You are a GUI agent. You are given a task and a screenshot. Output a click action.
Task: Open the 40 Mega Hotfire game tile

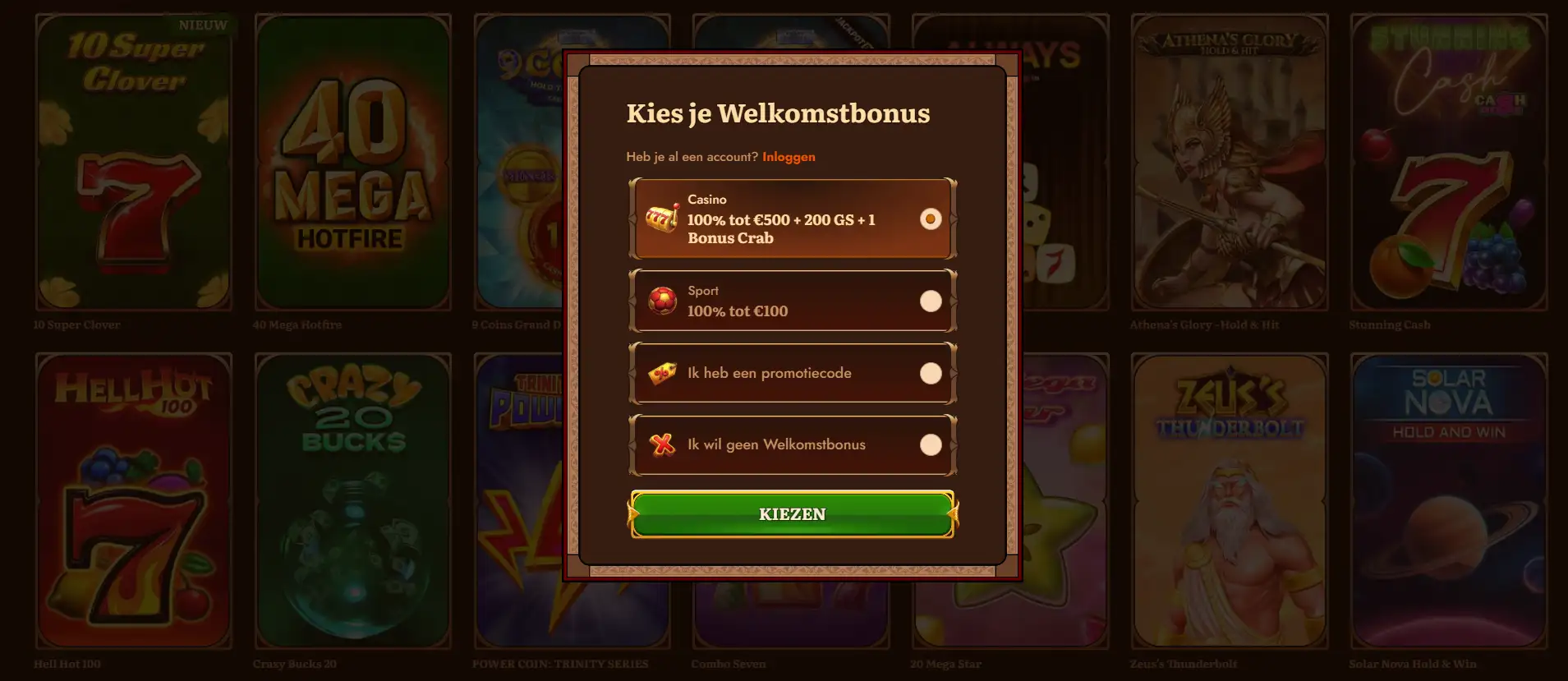tap(352, 164)
